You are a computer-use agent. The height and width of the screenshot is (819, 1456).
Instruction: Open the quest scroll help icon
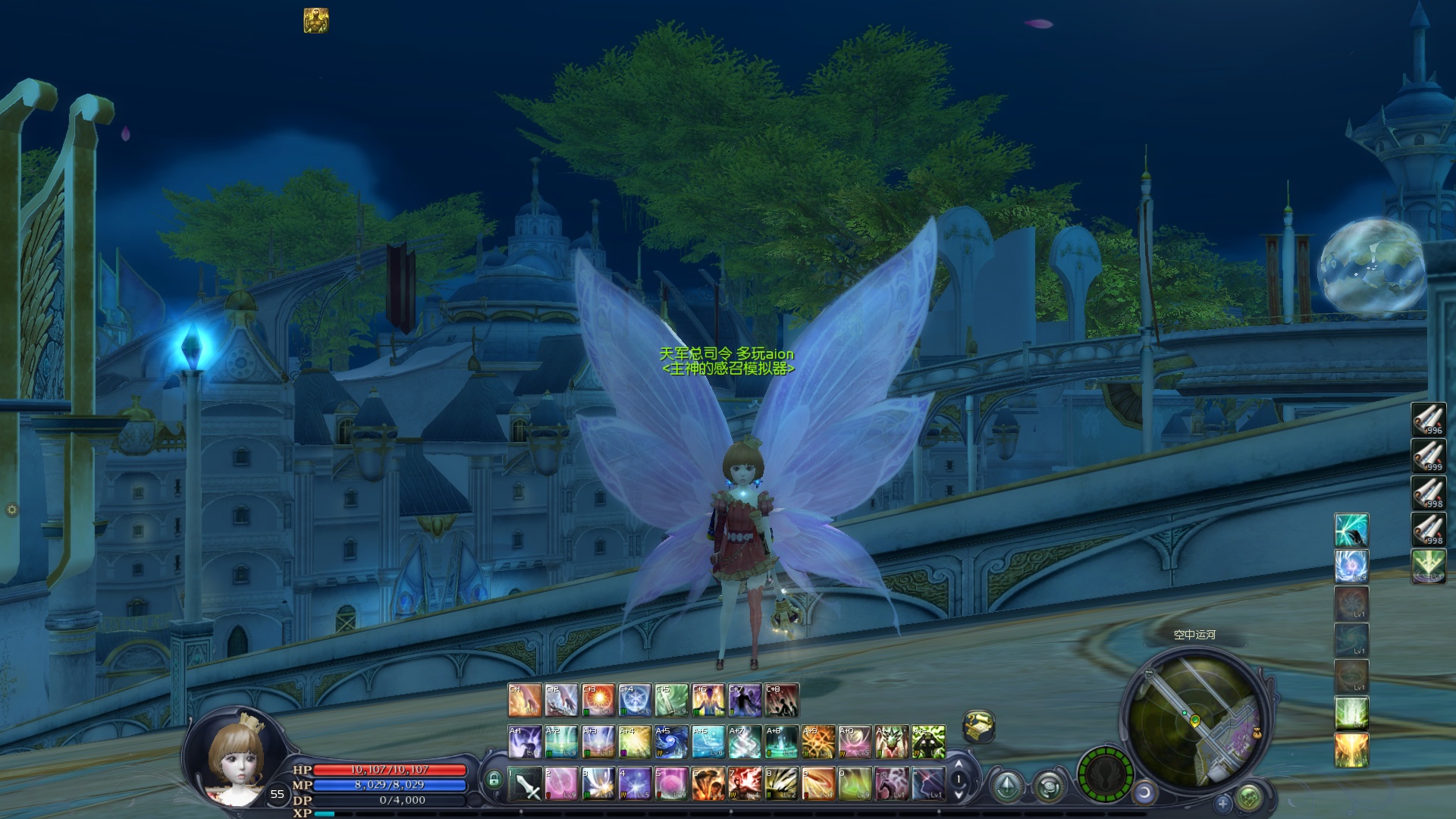tap(978, 726)
